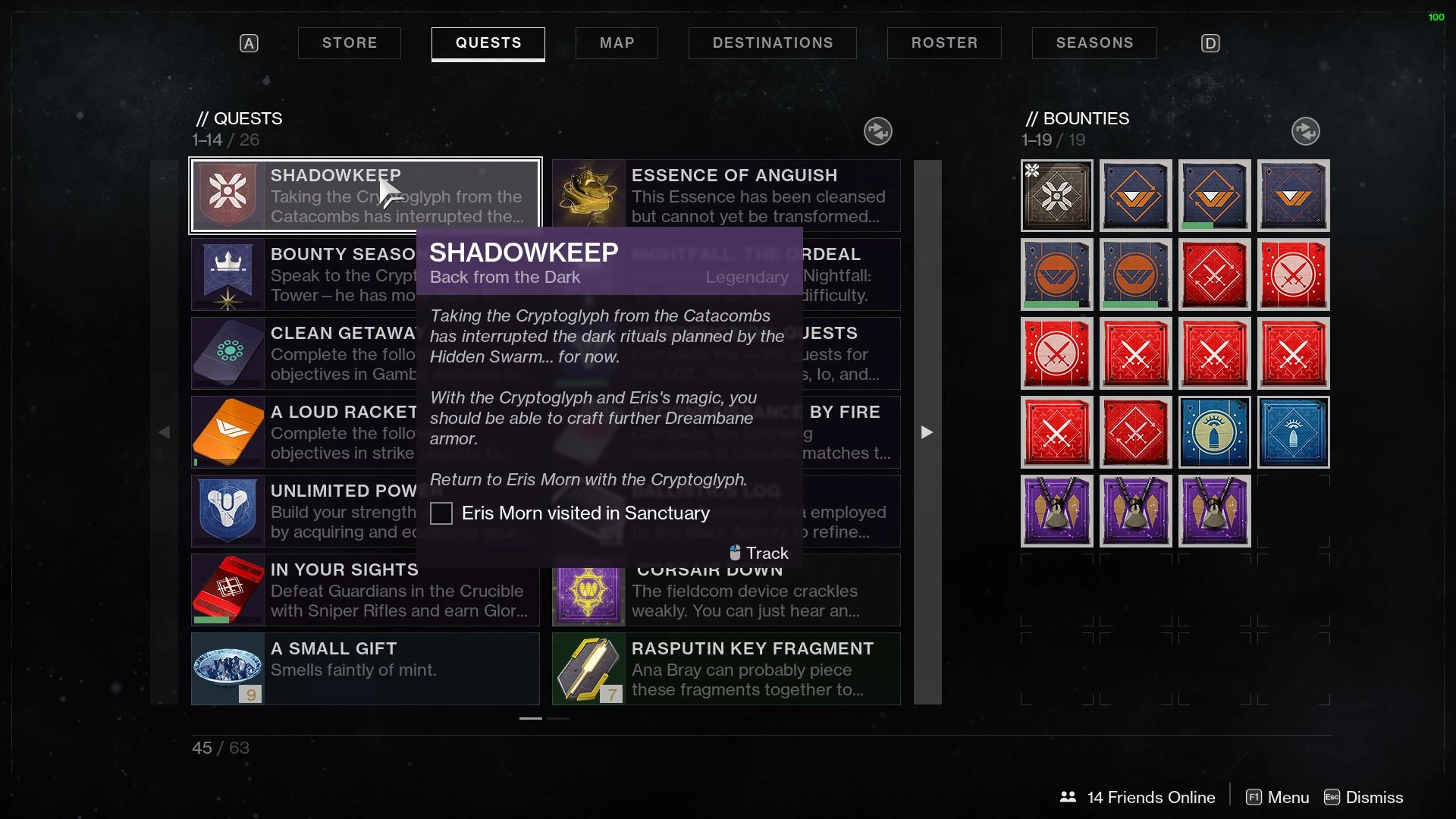The width and height of the screenshot is (1456, 819).
Task: Select the Bounty Season quest entry
Action: click(303, 275)
